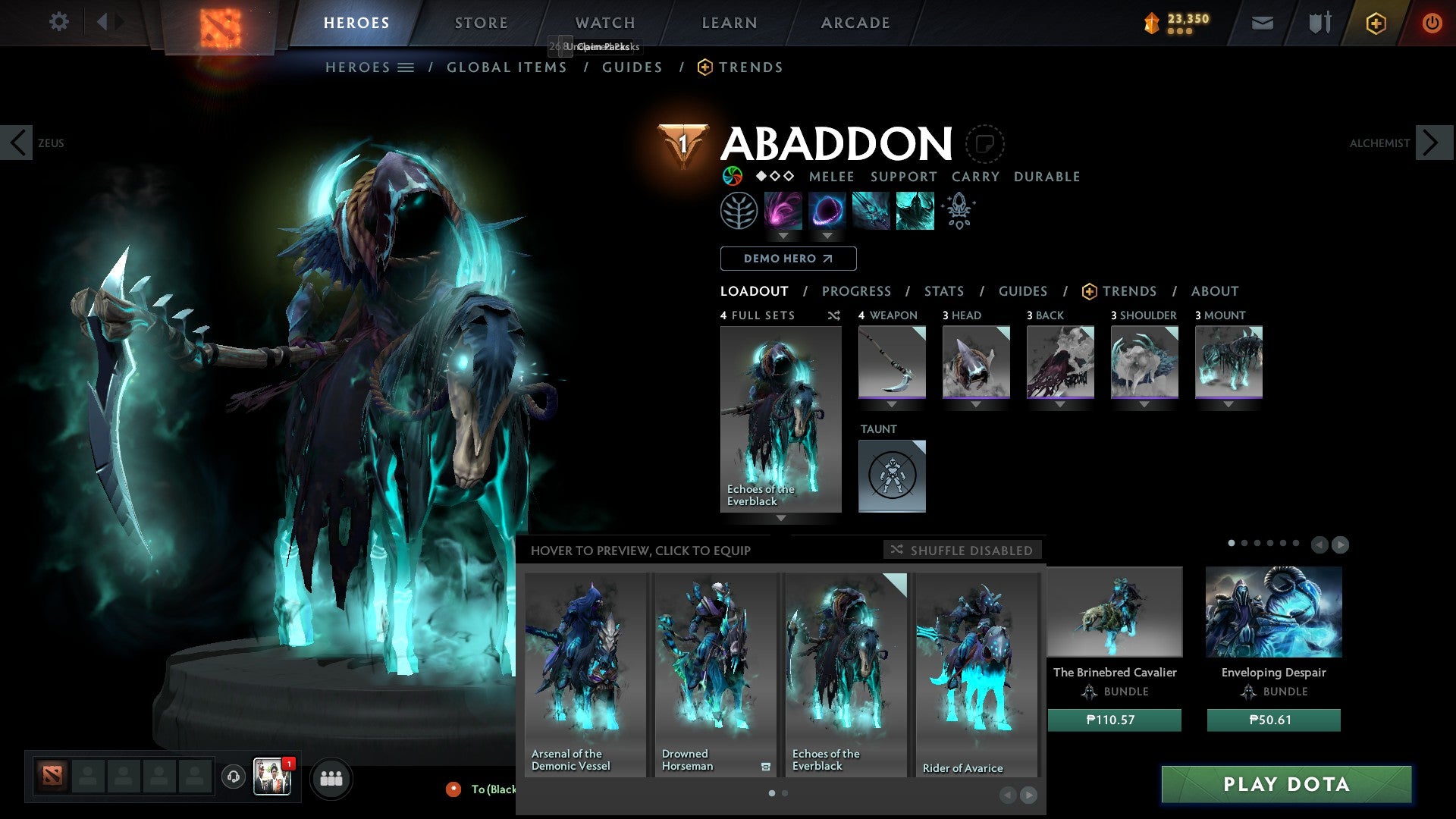Viewport: 1456px width, 819px height.
Task: Toggle Shuffle Disabled for loadout items
Action: [x=962, y=550]
